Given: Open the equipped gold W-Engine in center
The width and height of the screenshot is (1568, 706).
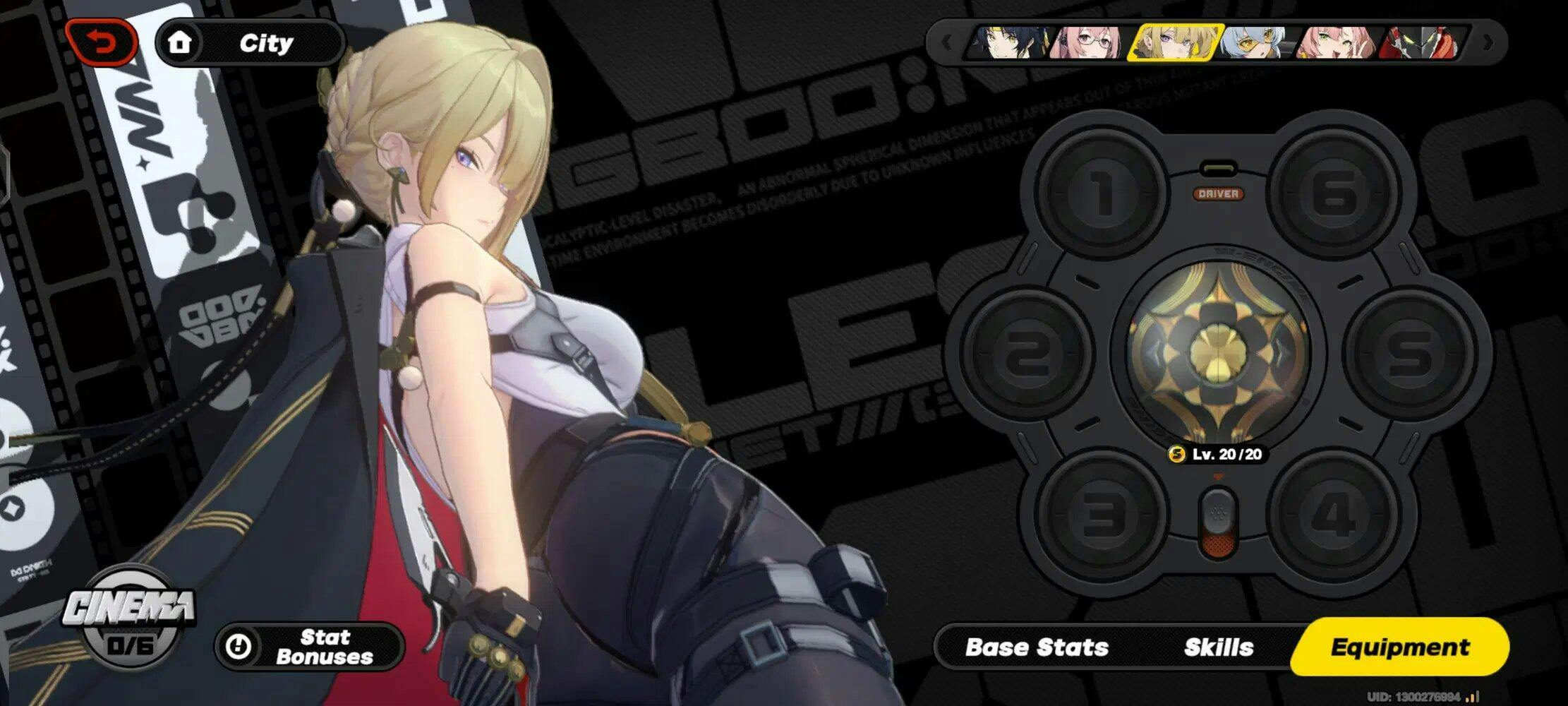Looking at the screenshot, I should (1217, 352).
